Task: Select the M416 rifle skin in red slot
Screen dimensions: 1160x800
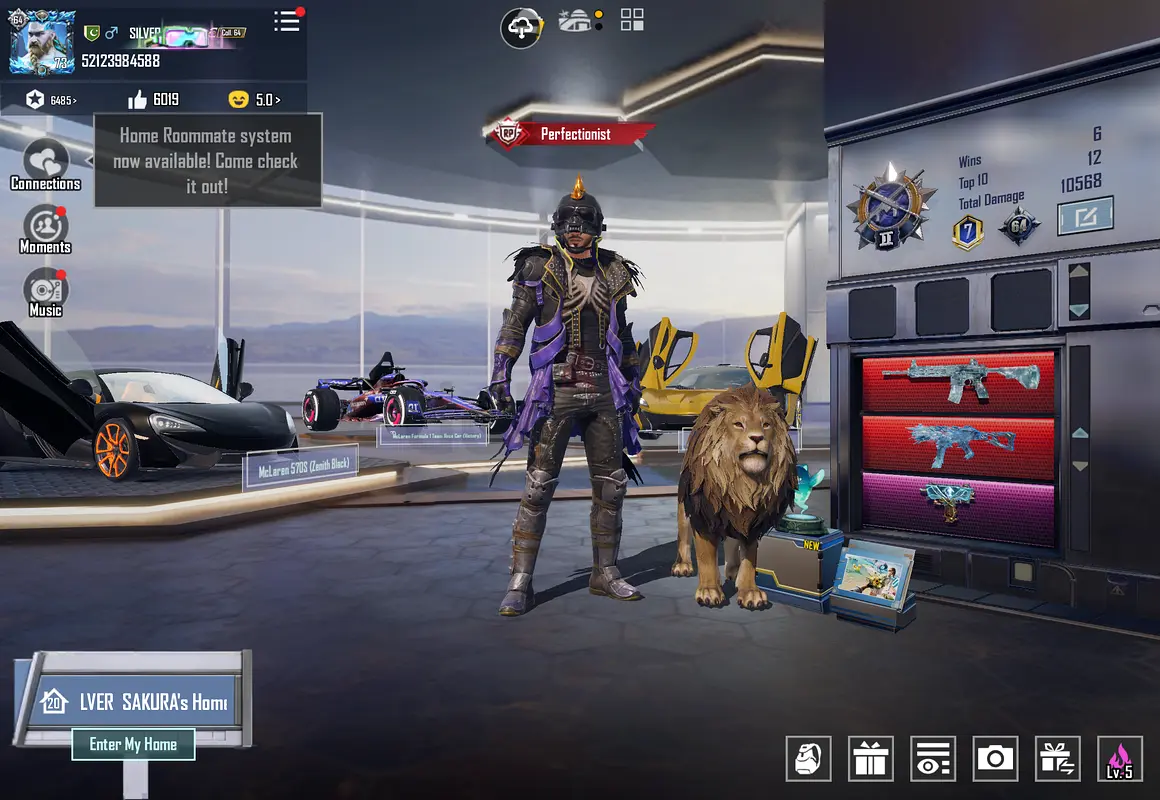Action: (958, 382)
